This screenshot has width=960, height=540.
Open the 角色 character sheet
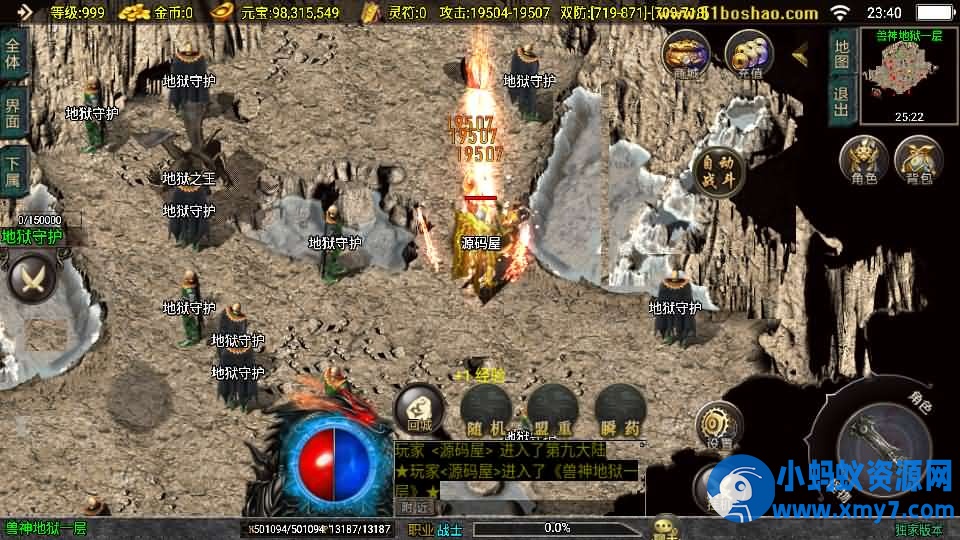pyautogui.click(x=863, y=162)
